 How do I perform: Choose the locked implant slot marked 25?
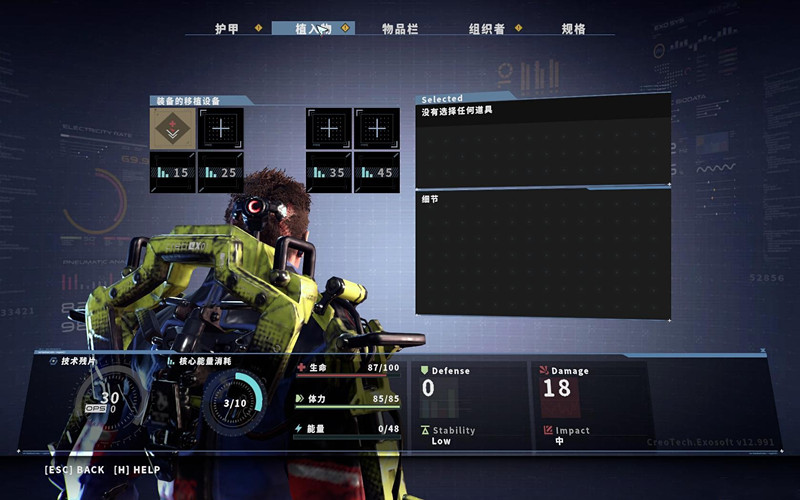[221, 173]
